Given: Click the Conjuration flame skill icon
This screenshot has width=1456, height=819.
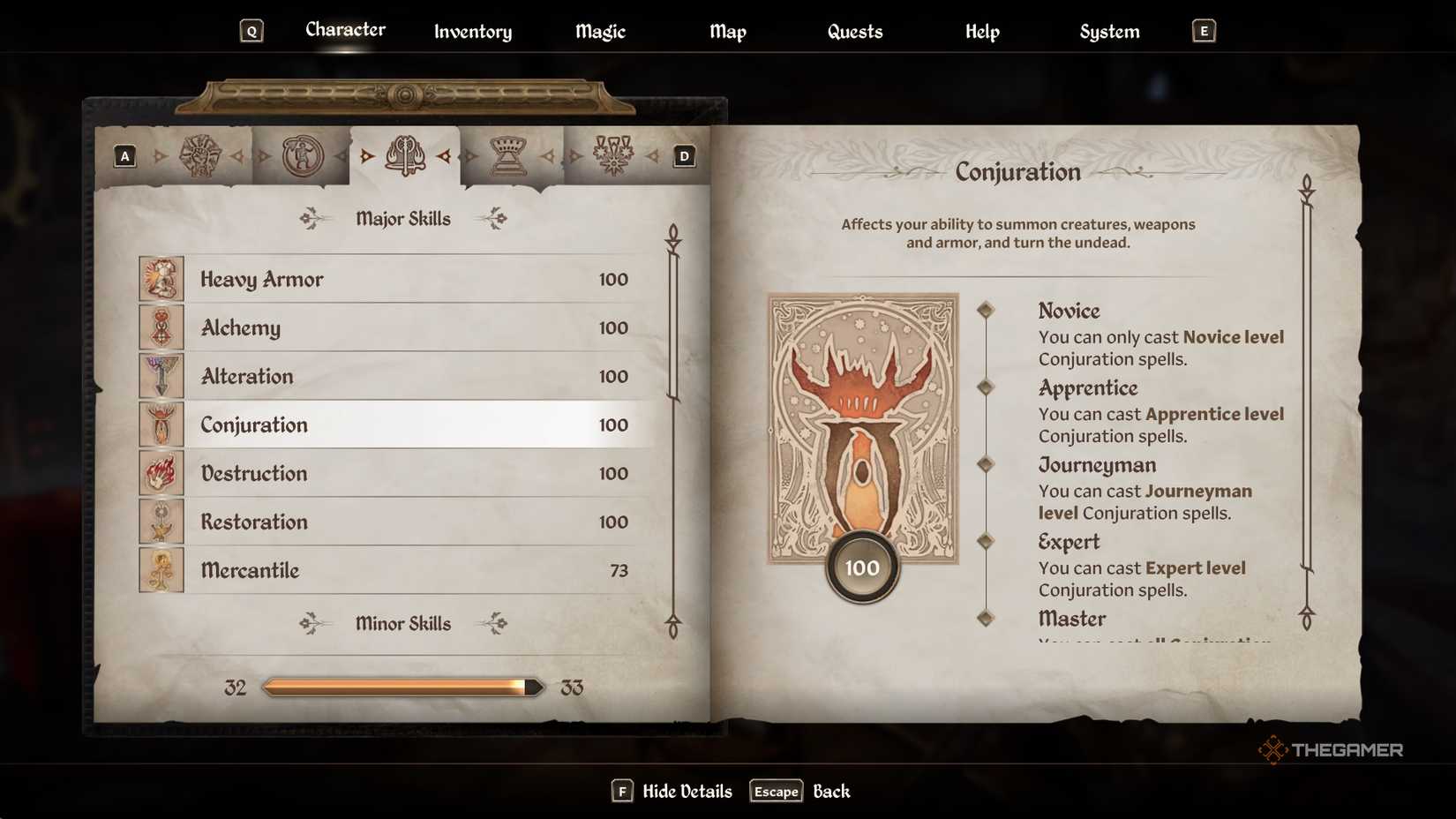Looking at the screenshot, I should [x=161, y=425].
